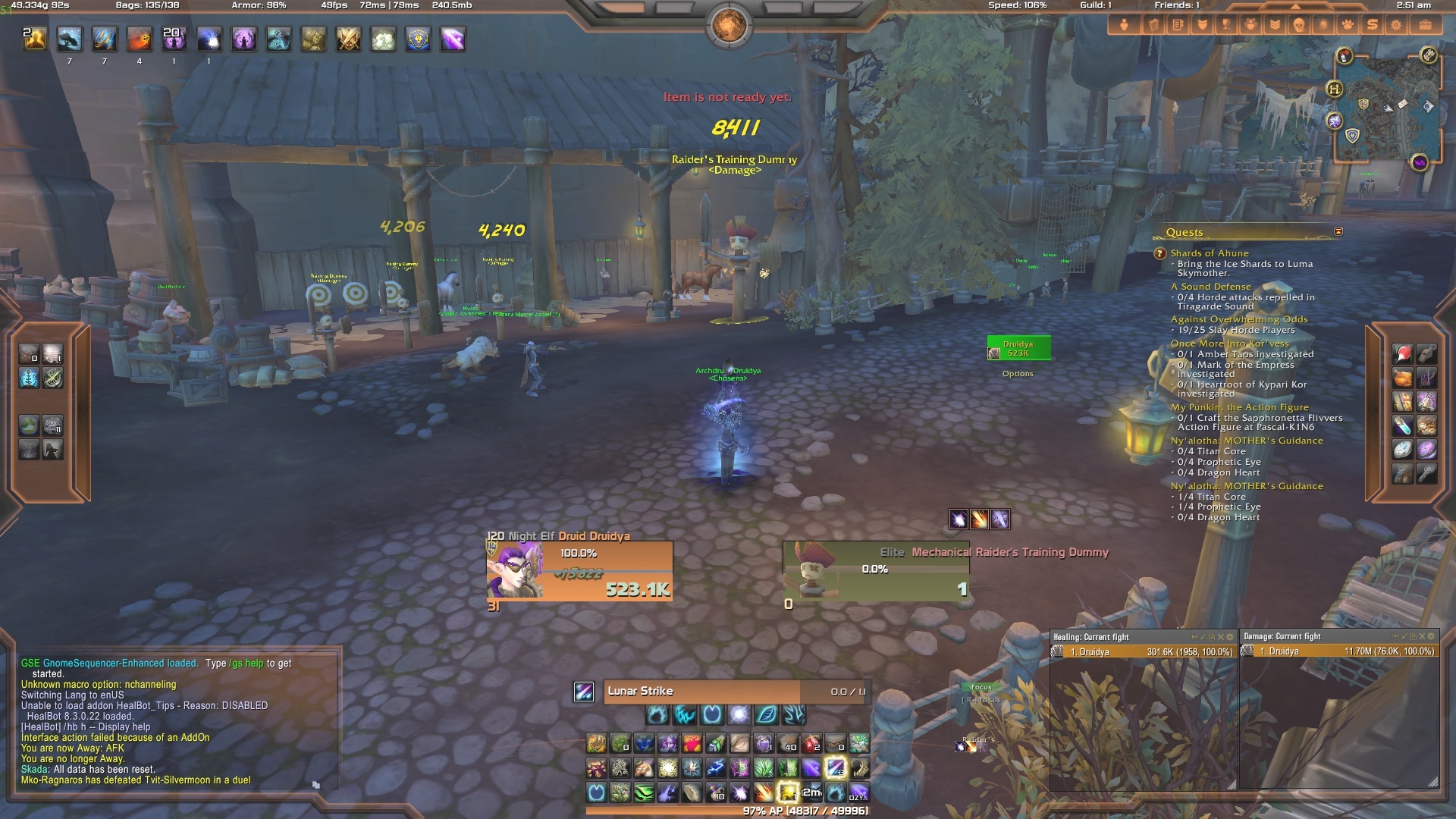Viewport: 1456px width, 819px height.
Task: Open the character info micro button
Action: coord(1124,25)
